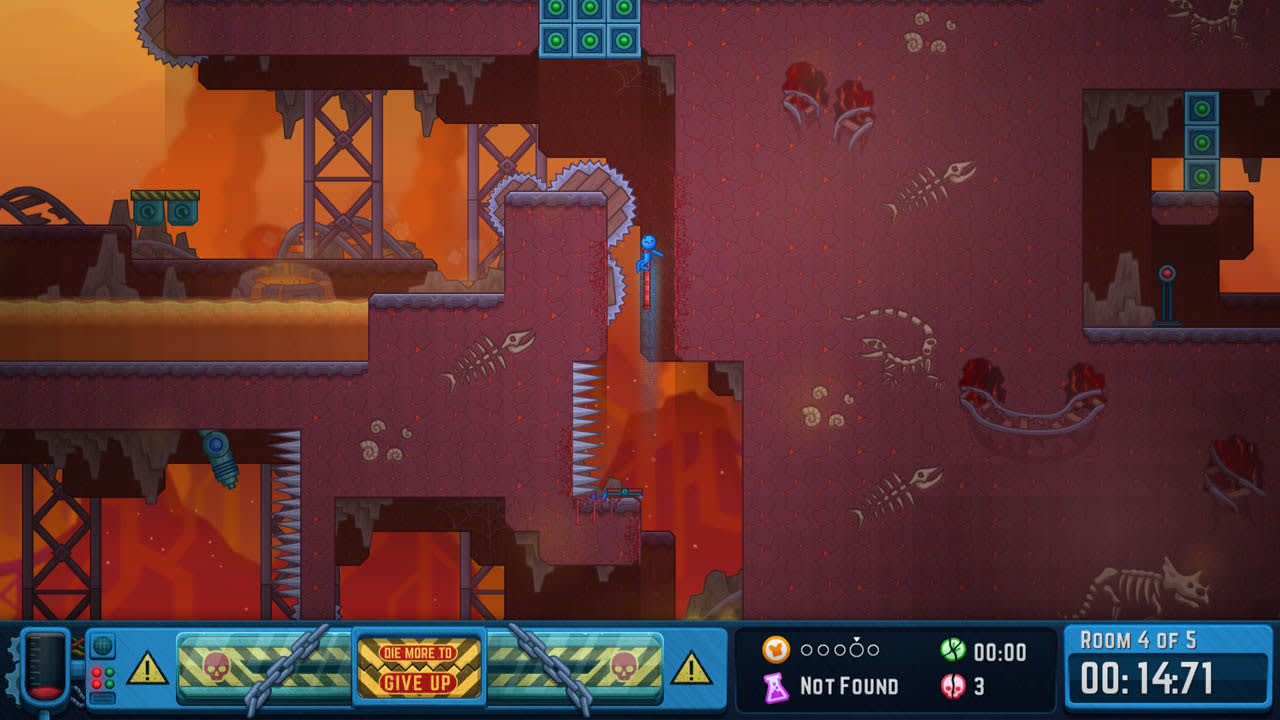This screenshot has height=720, width=1280.
Task: Click the orange collectible medallion icon
Action: click(774, 650)
